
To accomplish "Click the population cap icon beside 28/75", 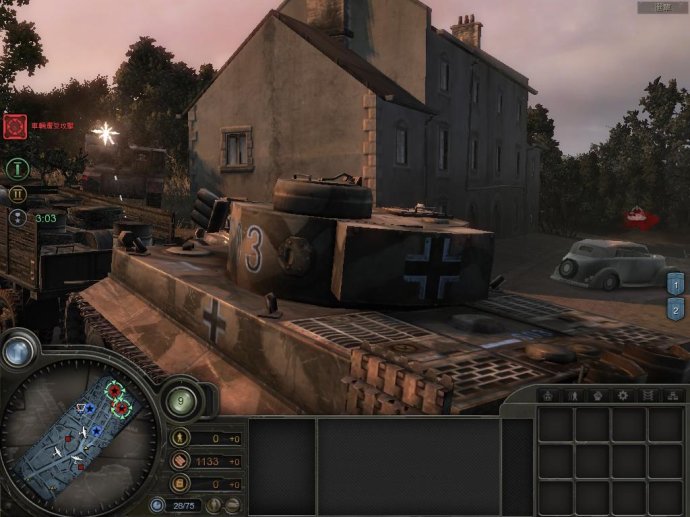I will tap(157, 506).
